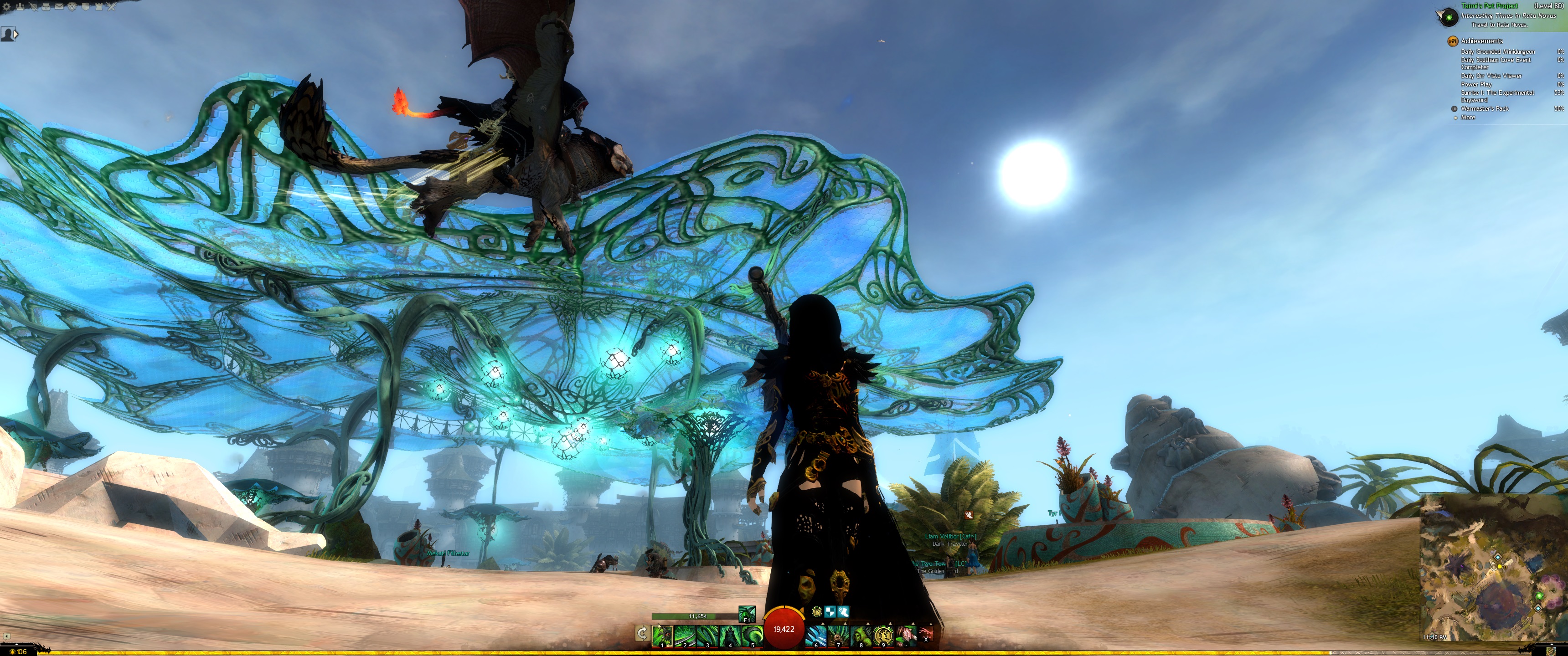
Task: Open the gear-shaped game menu icon
Action: 5,7
